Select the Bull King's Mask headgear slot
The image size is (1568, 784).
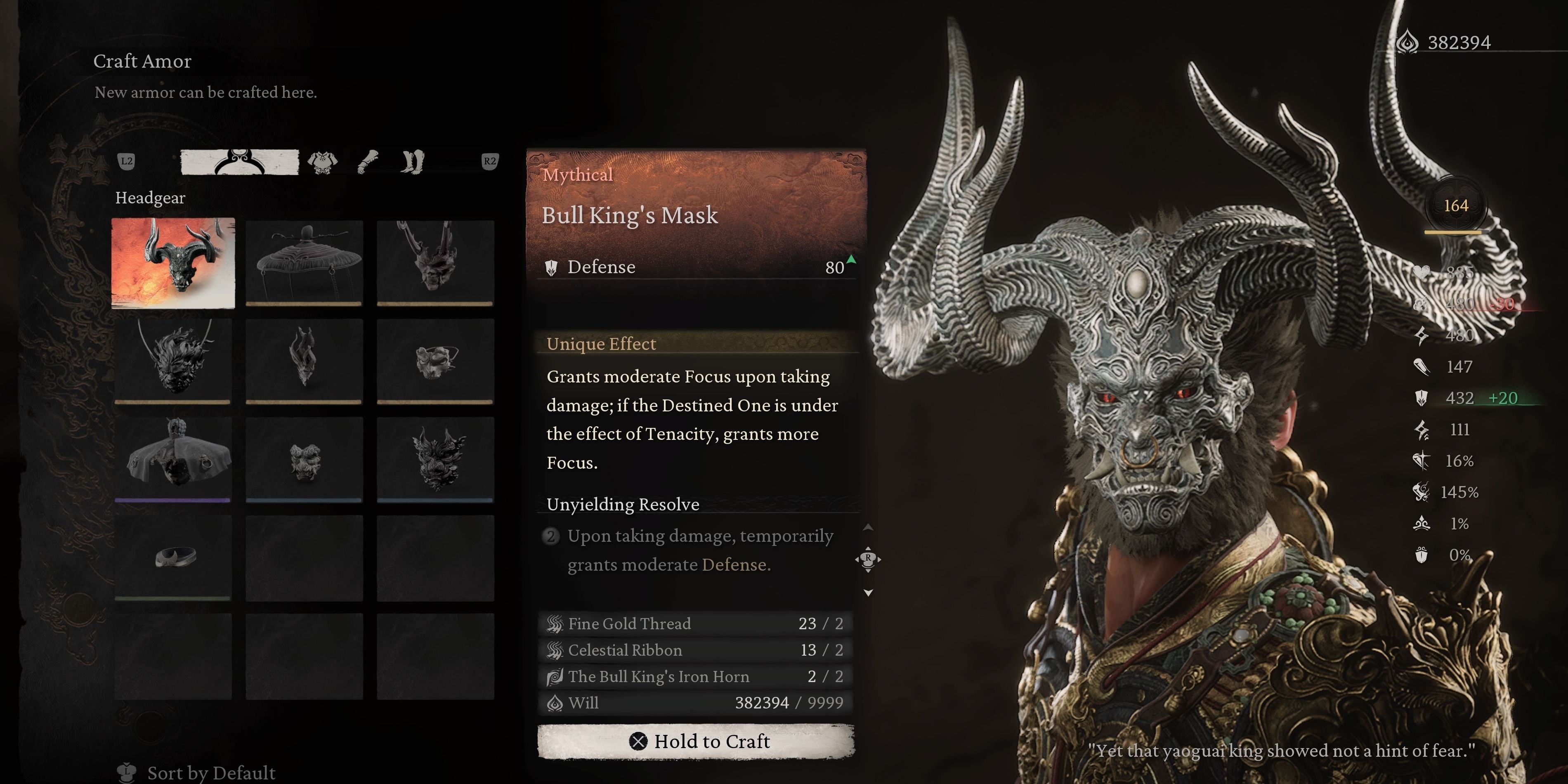click(x=173, y=263)
